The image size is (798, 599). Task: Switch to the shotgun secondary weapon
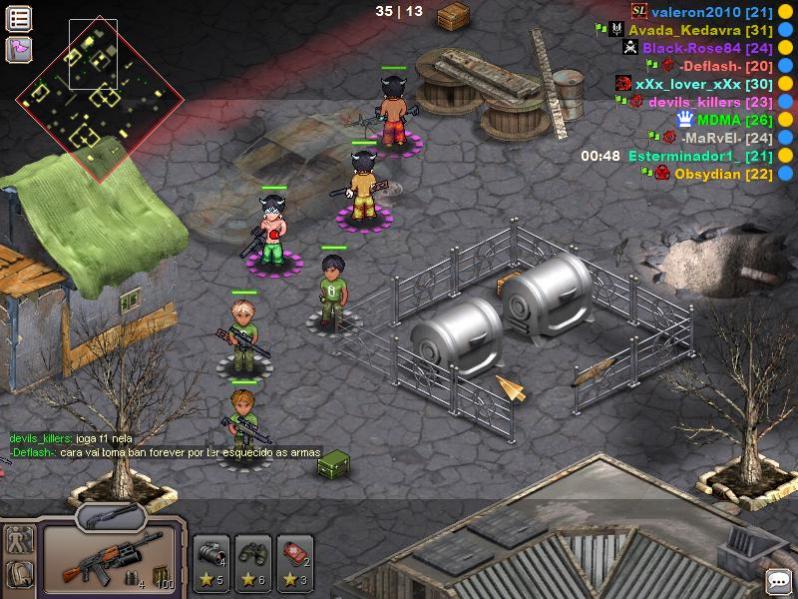coord(110,515)
